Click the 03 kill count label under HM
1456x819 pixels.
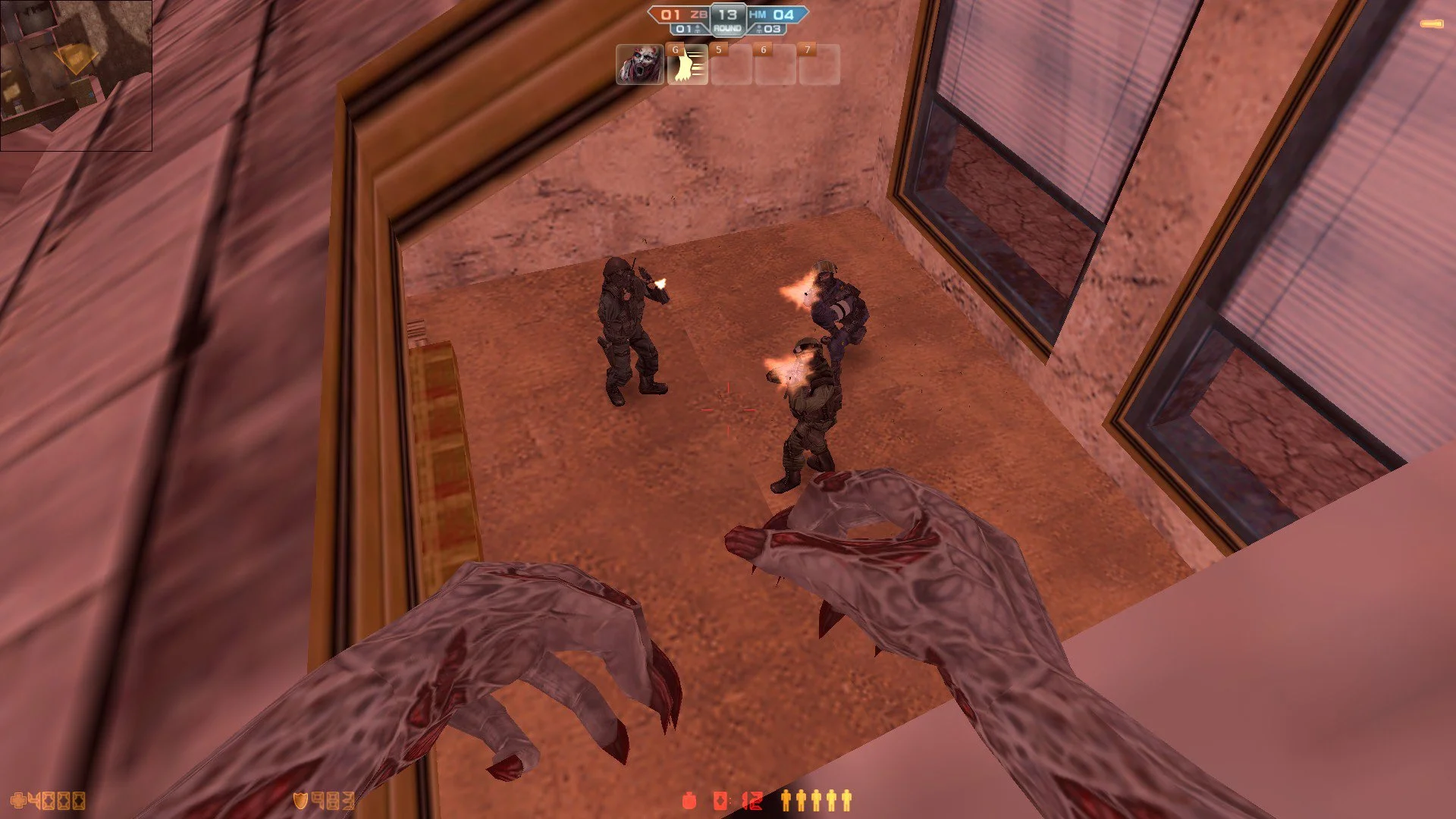point(772,29)
